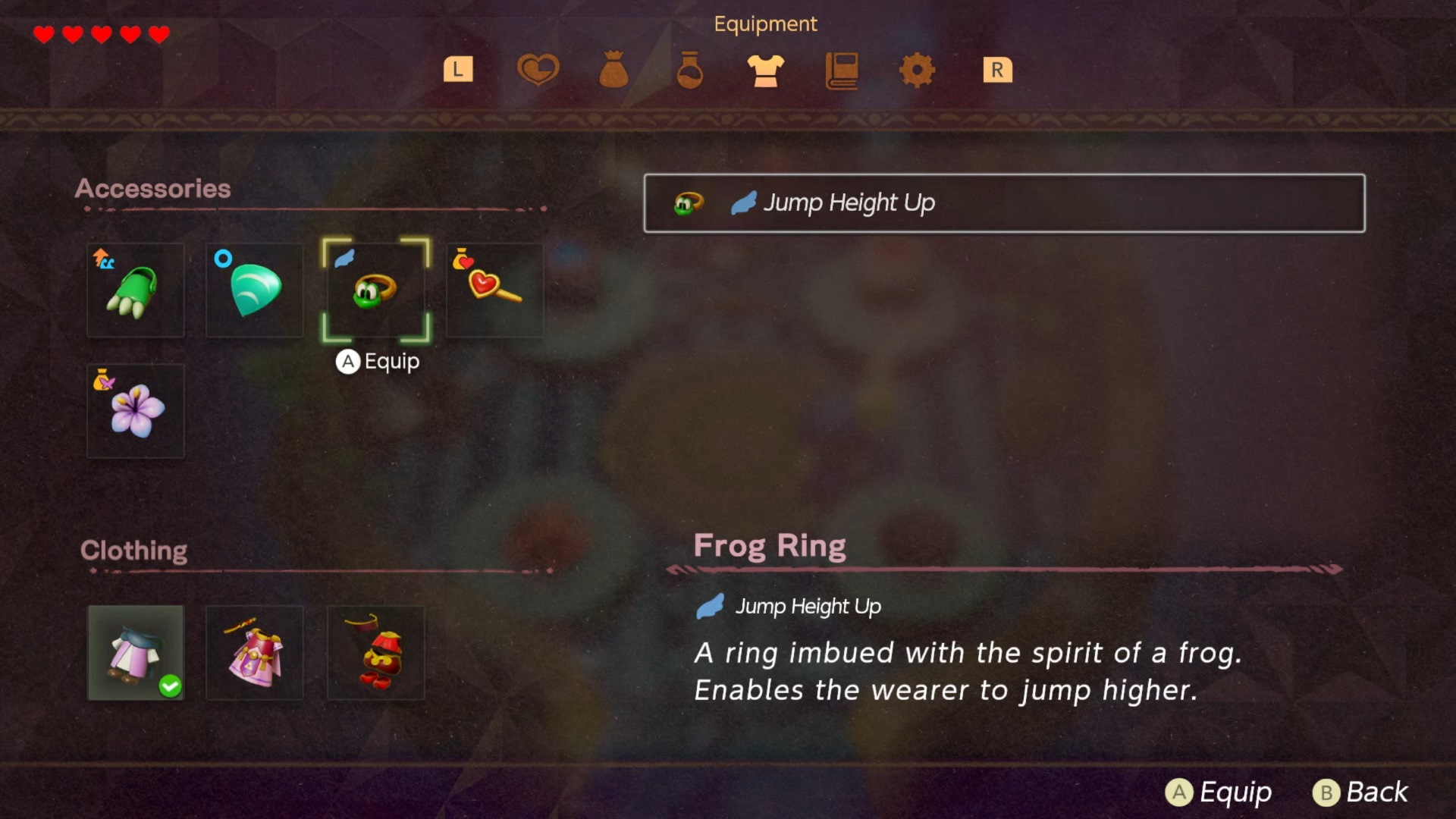This screenshot has height=819, width=1456.
Task: Select the Frog Ring accessory slot
Action: click(375, 290)
